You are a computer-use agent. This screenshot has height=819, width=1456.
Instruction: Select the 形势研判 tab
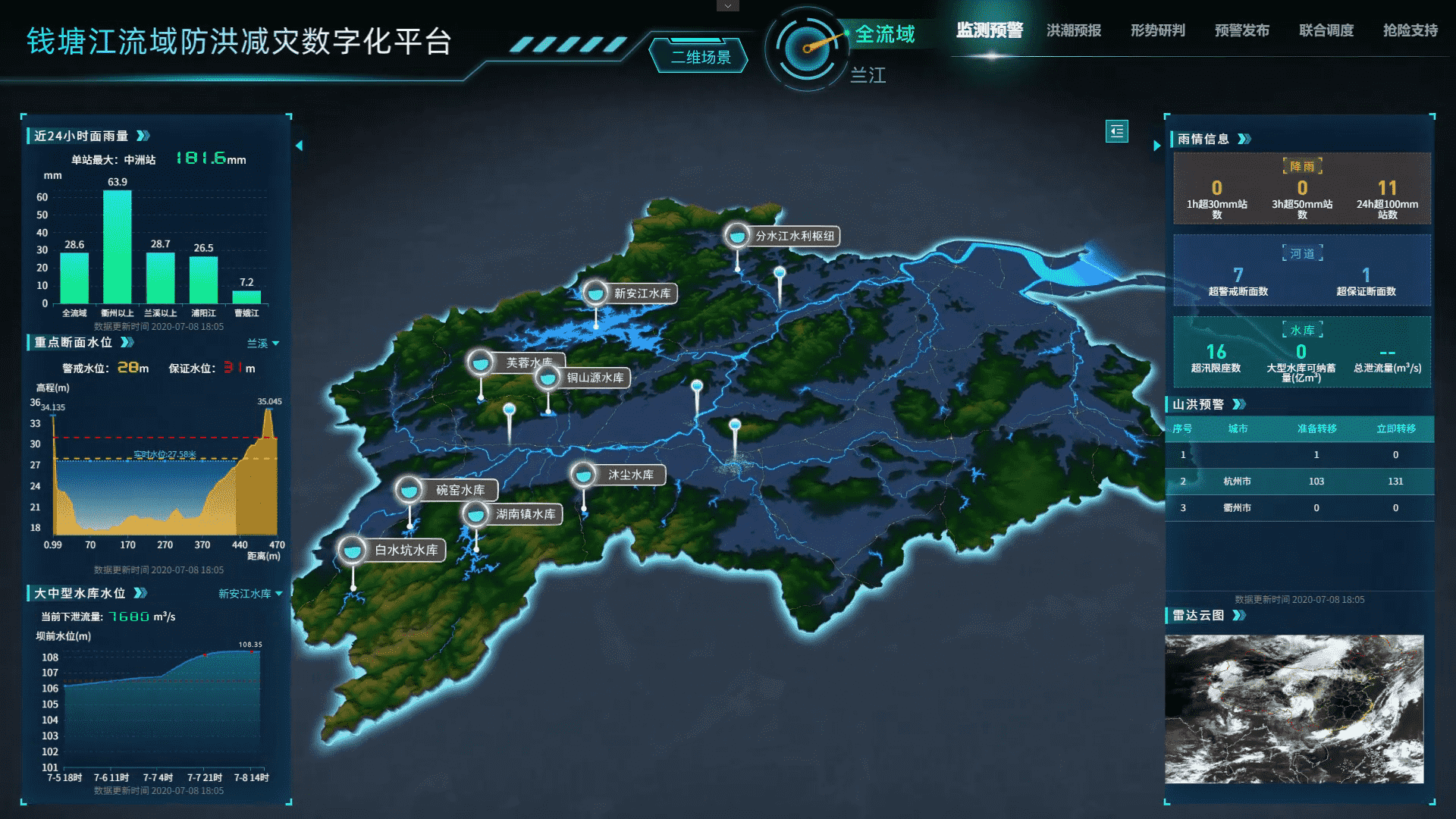click(1157, 30)
